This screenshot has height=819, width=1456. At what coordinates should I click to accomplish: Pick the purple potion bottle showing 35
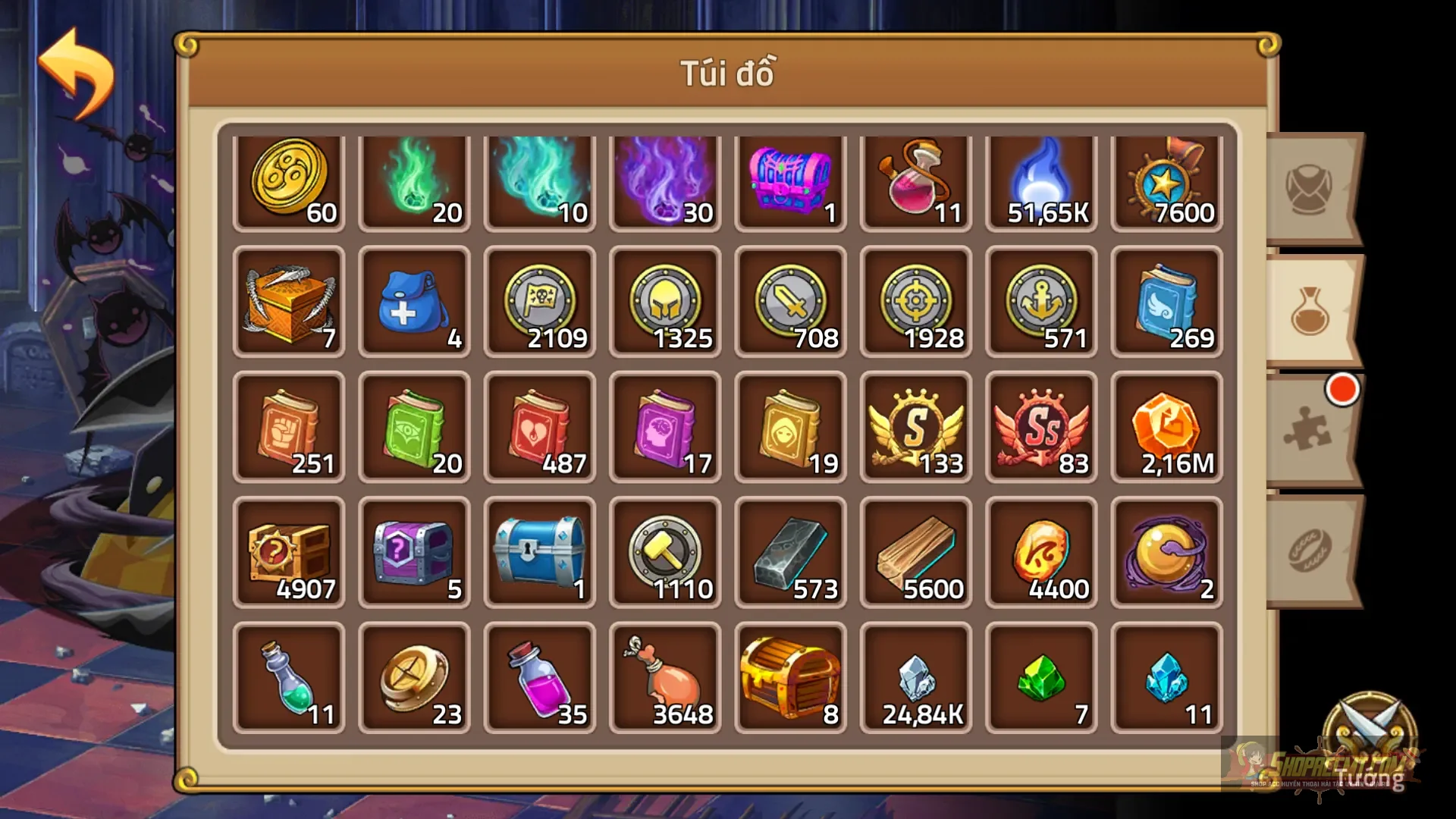[x=541, y=675]
